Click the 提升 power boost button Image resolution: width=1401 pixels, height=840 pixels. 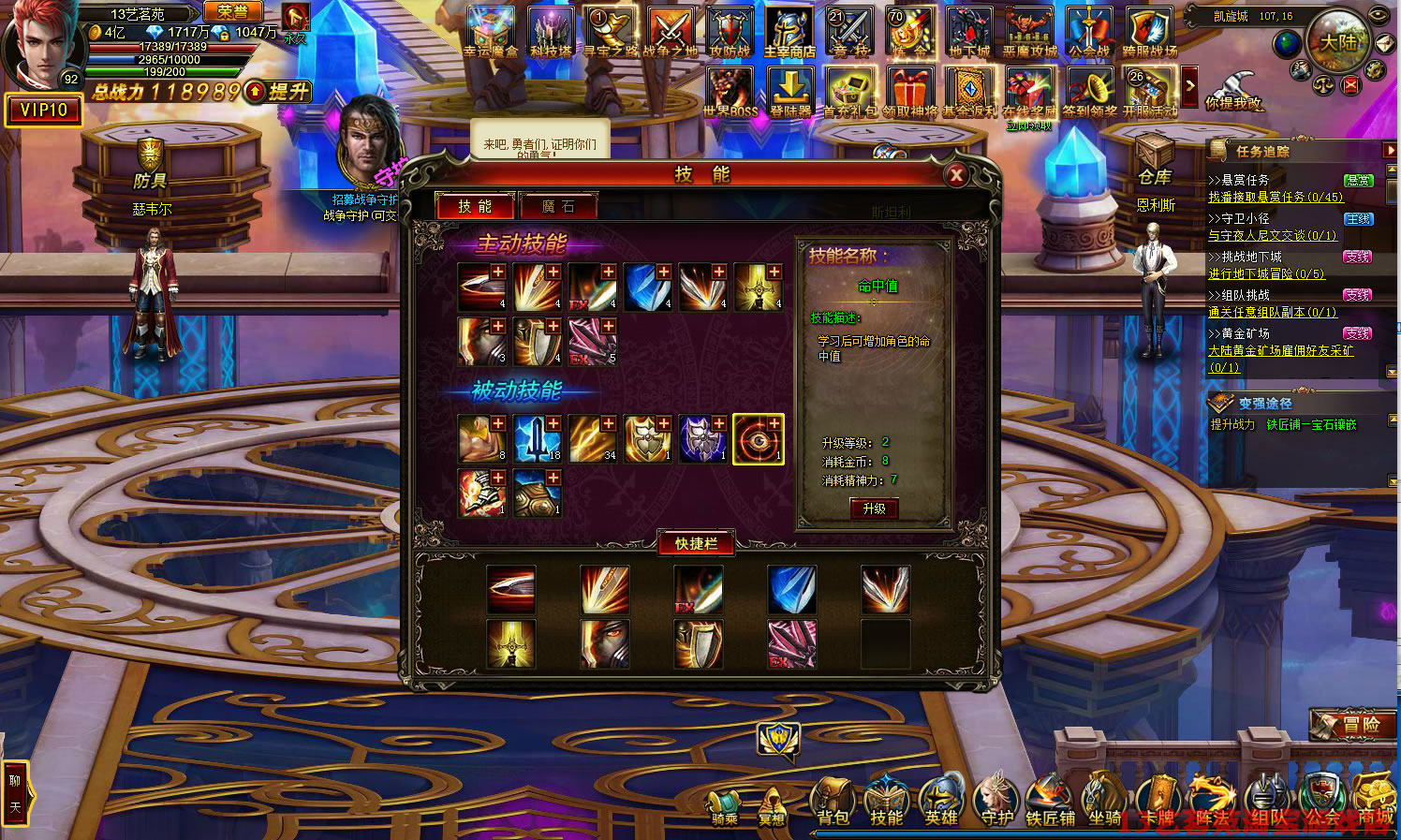[279, 92]
